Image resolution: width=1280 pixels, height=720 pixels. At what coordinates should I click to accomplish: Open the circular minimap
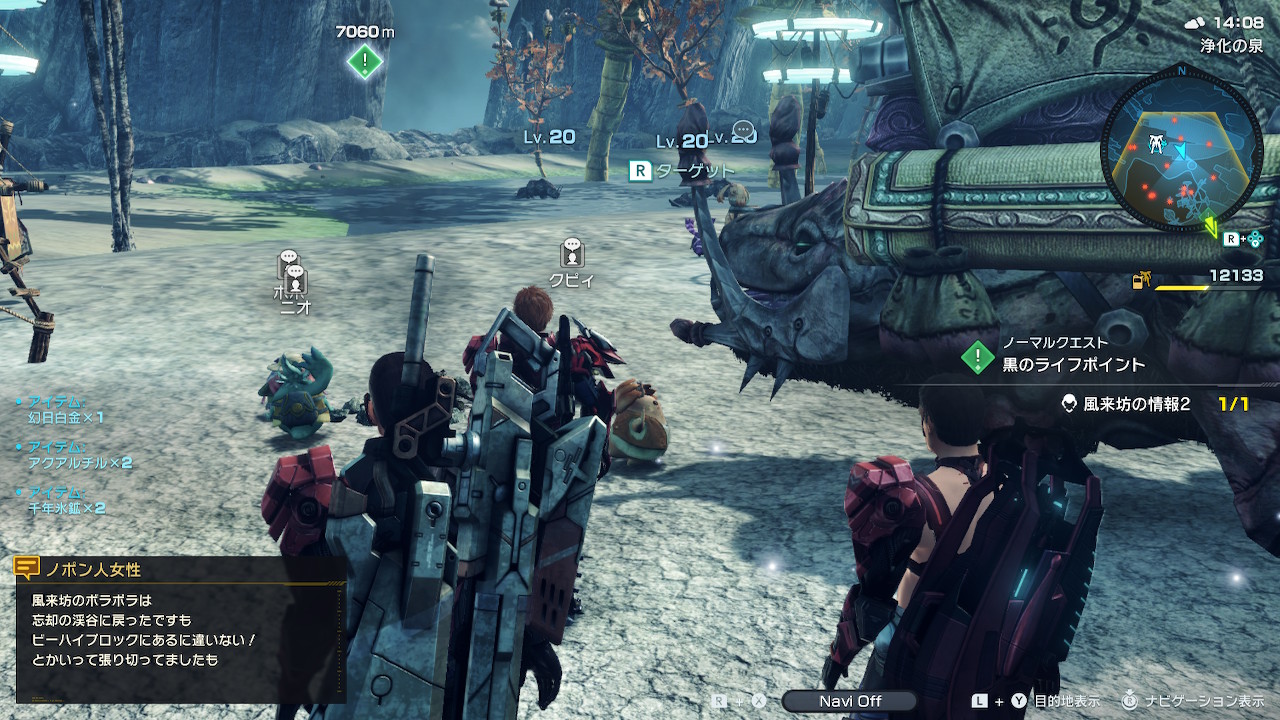(1180, 150)
